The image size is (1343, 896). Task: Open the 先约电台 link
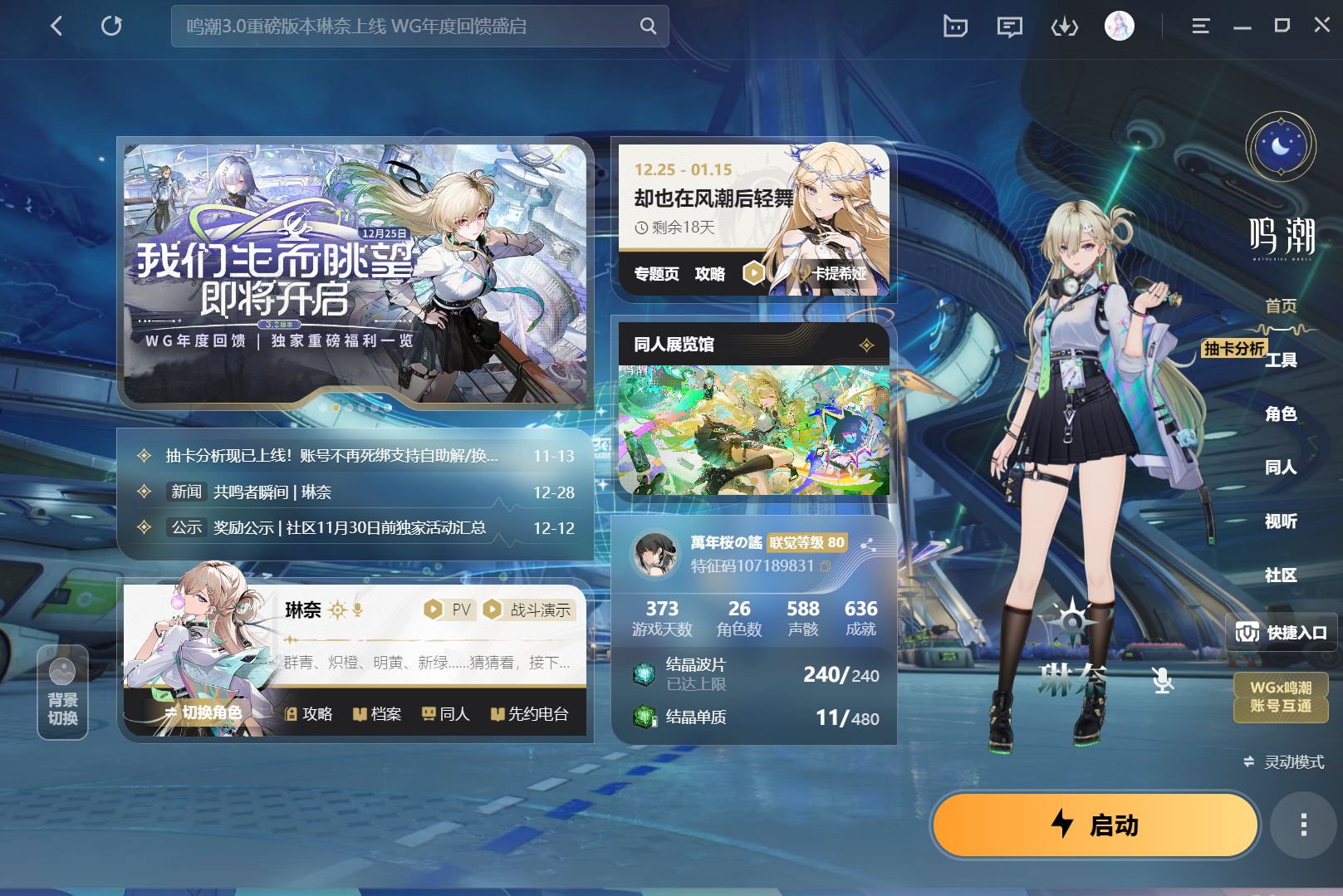coord(529,714)
